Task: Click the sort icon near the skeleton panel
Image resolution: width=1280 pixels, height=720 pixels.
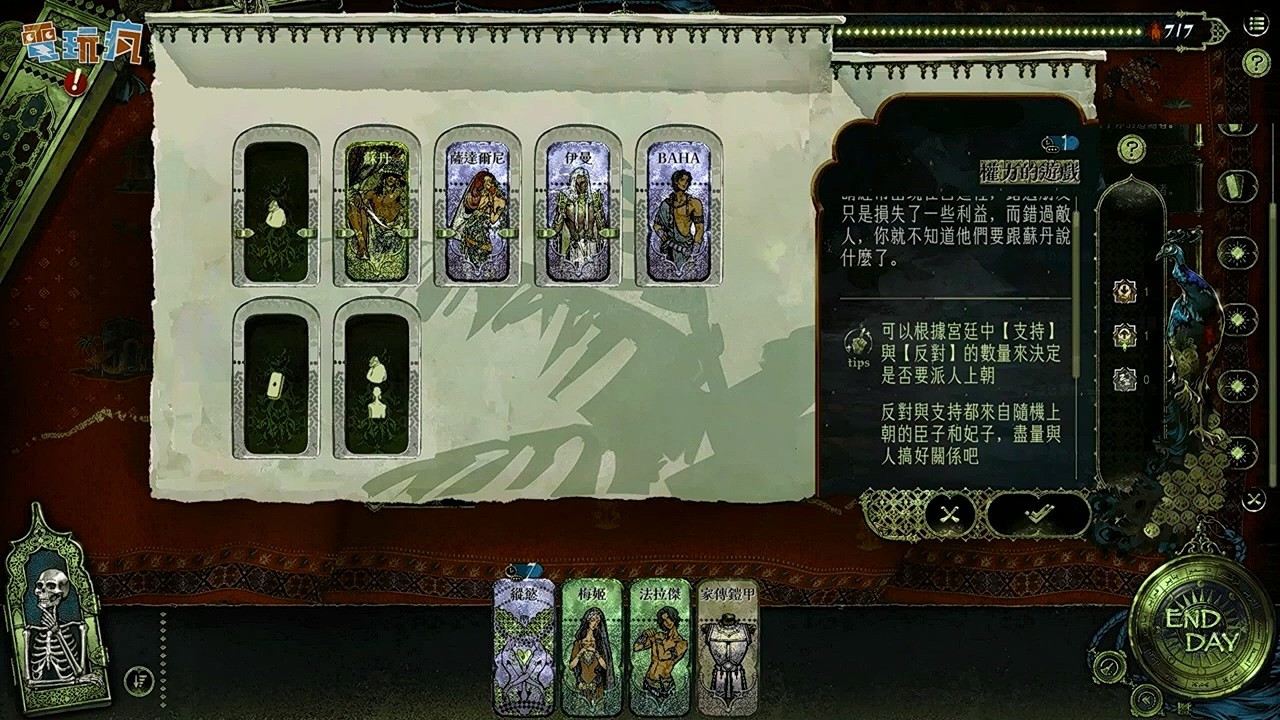Action: click(139, 680)
